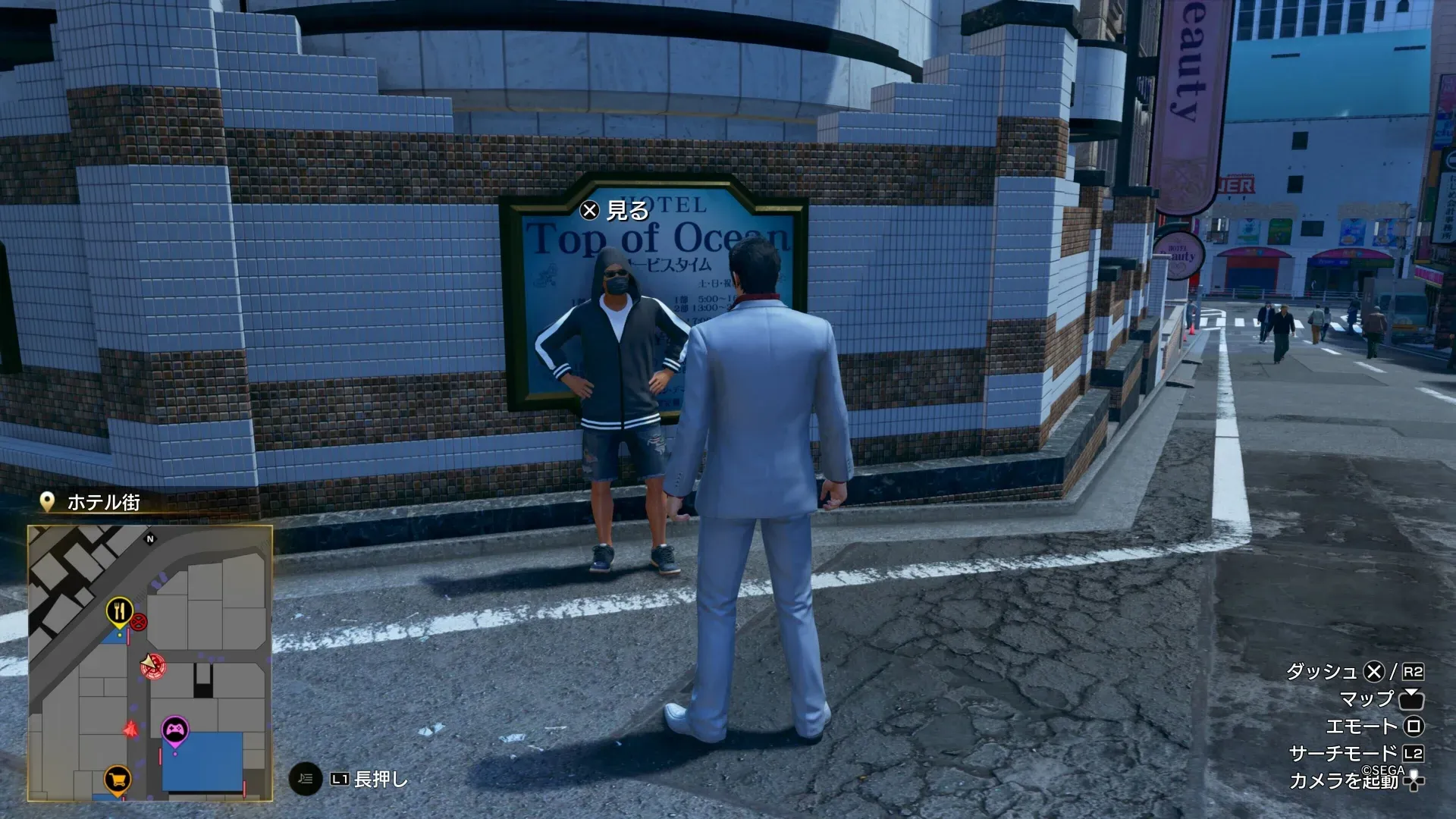Click the N compass indicator on minimap

(x=150, y=539)
